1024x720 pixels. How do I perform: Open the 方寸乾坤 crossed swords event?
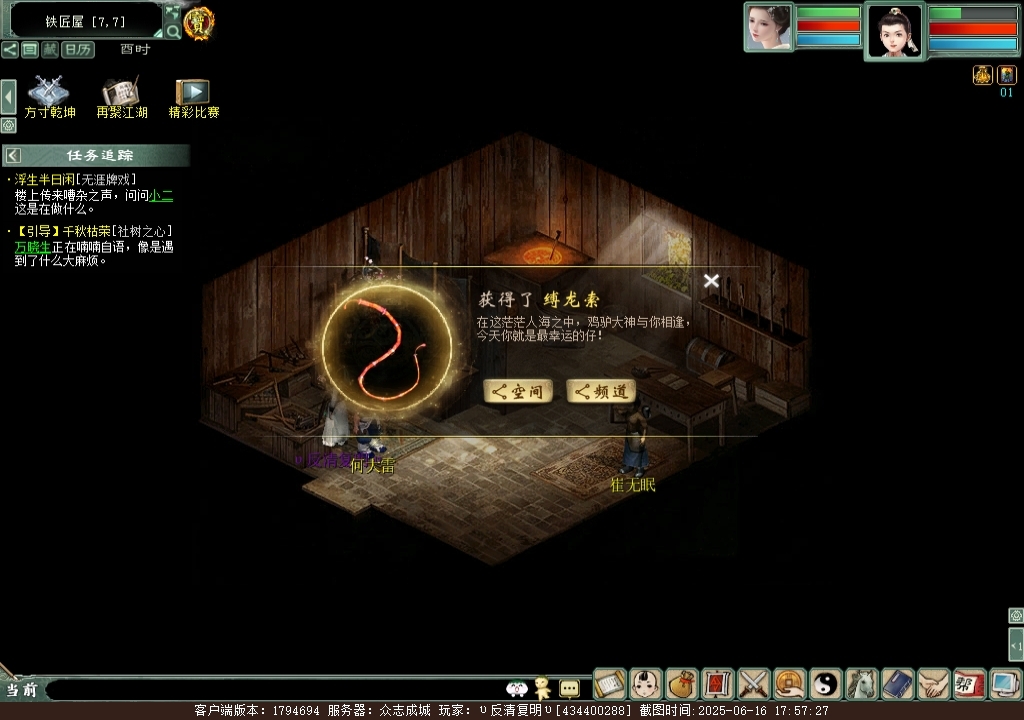(49, 97)
